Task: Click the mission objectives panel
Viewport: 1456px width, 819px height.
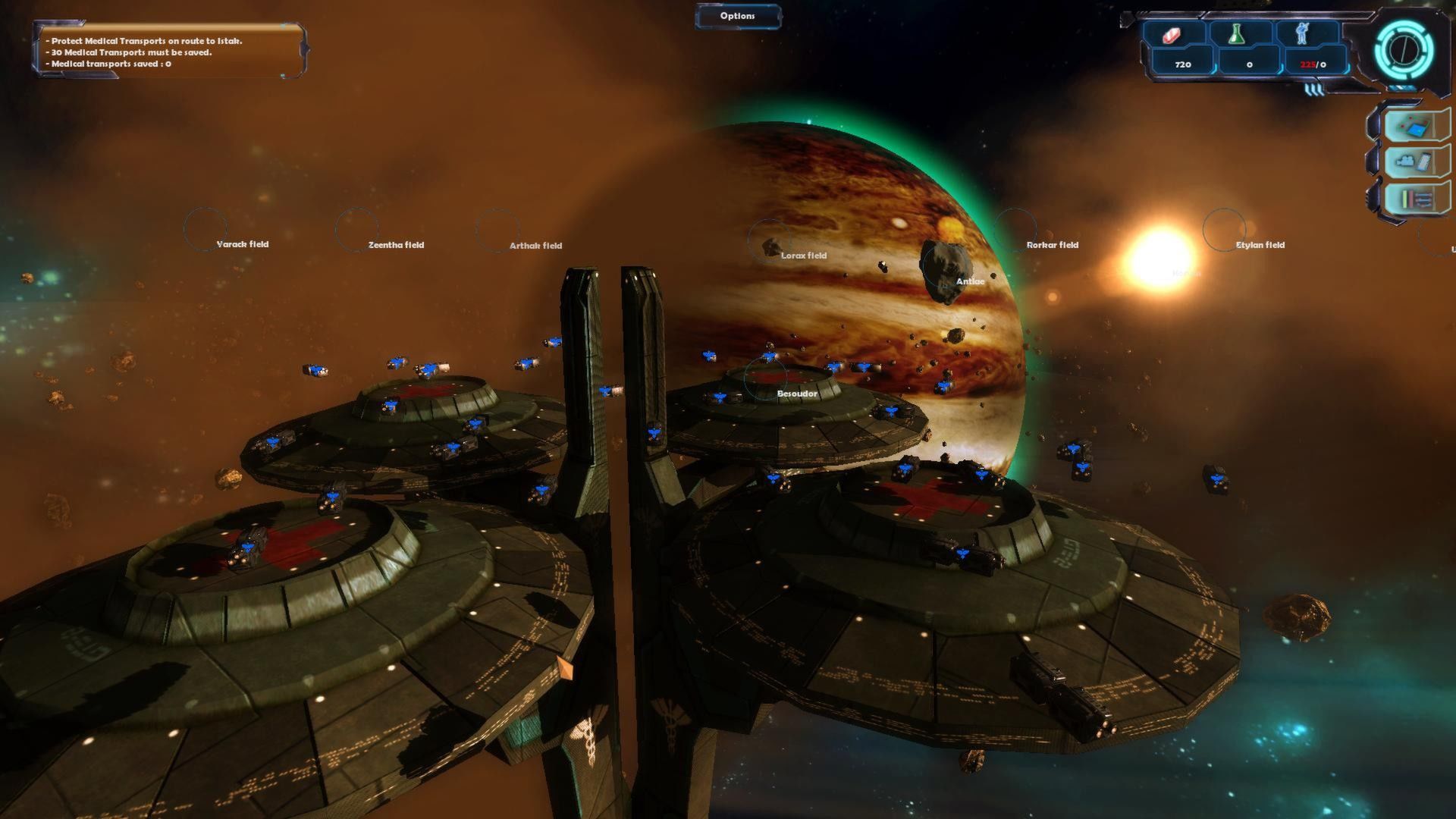Action: click(168, 51)
